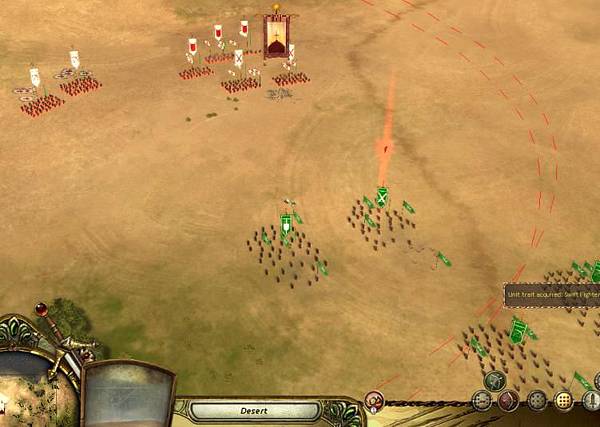
Task: Click the red shield round button
Action: point(509,402)
